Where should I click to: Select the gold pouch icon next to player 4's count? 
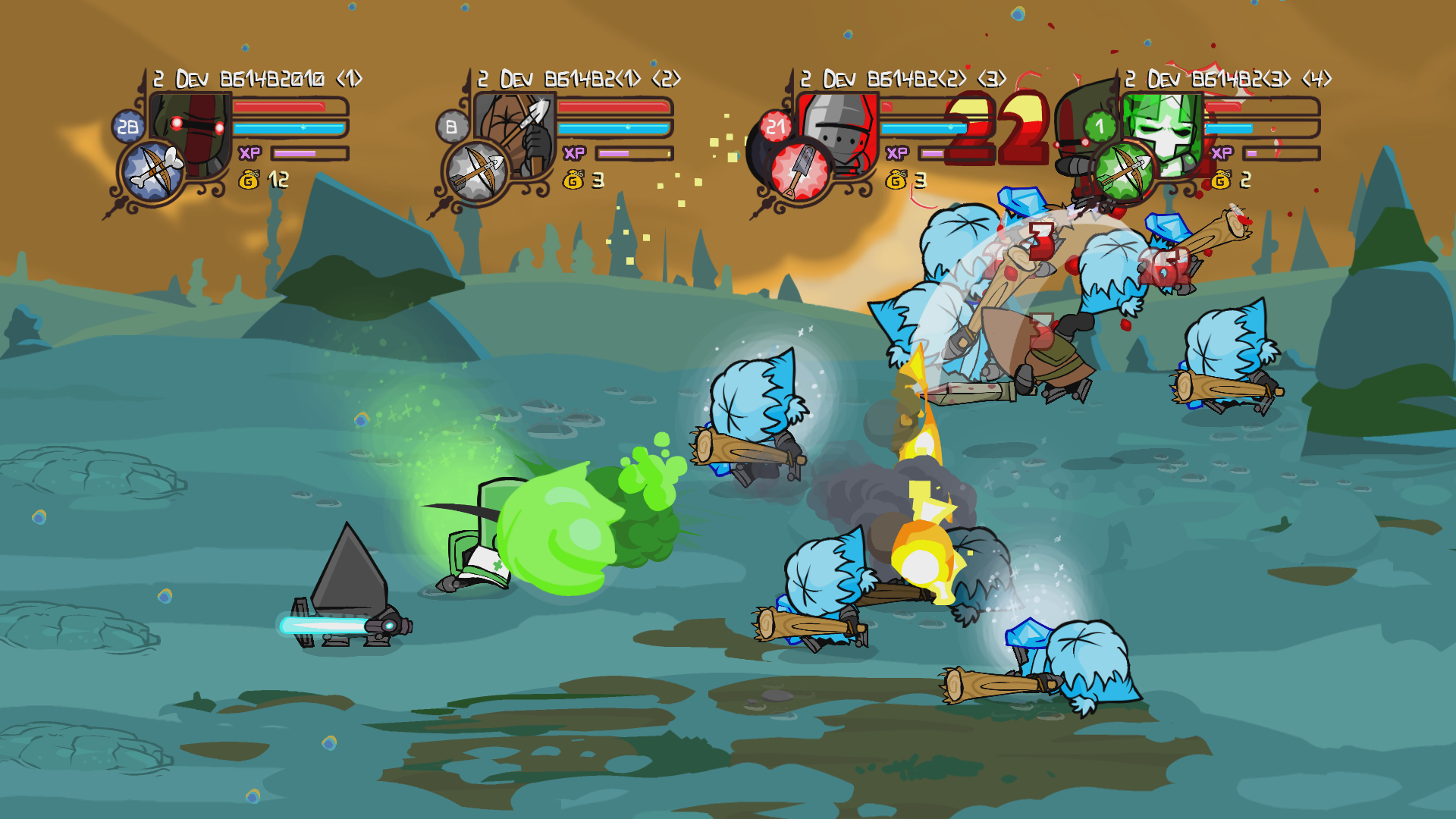click(1223, 180)
